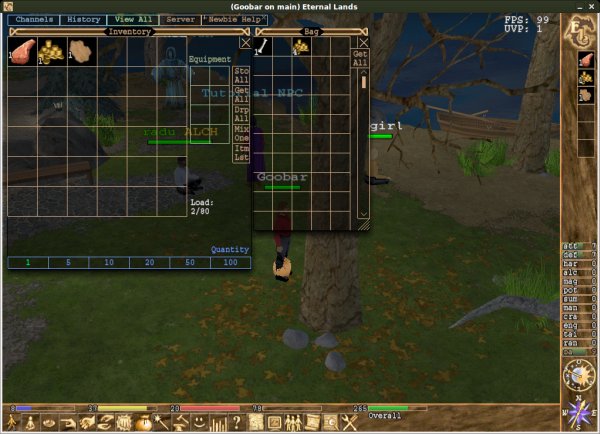
Task: Pick the gold coins in the Bag
Action: (x=300, y=46)
